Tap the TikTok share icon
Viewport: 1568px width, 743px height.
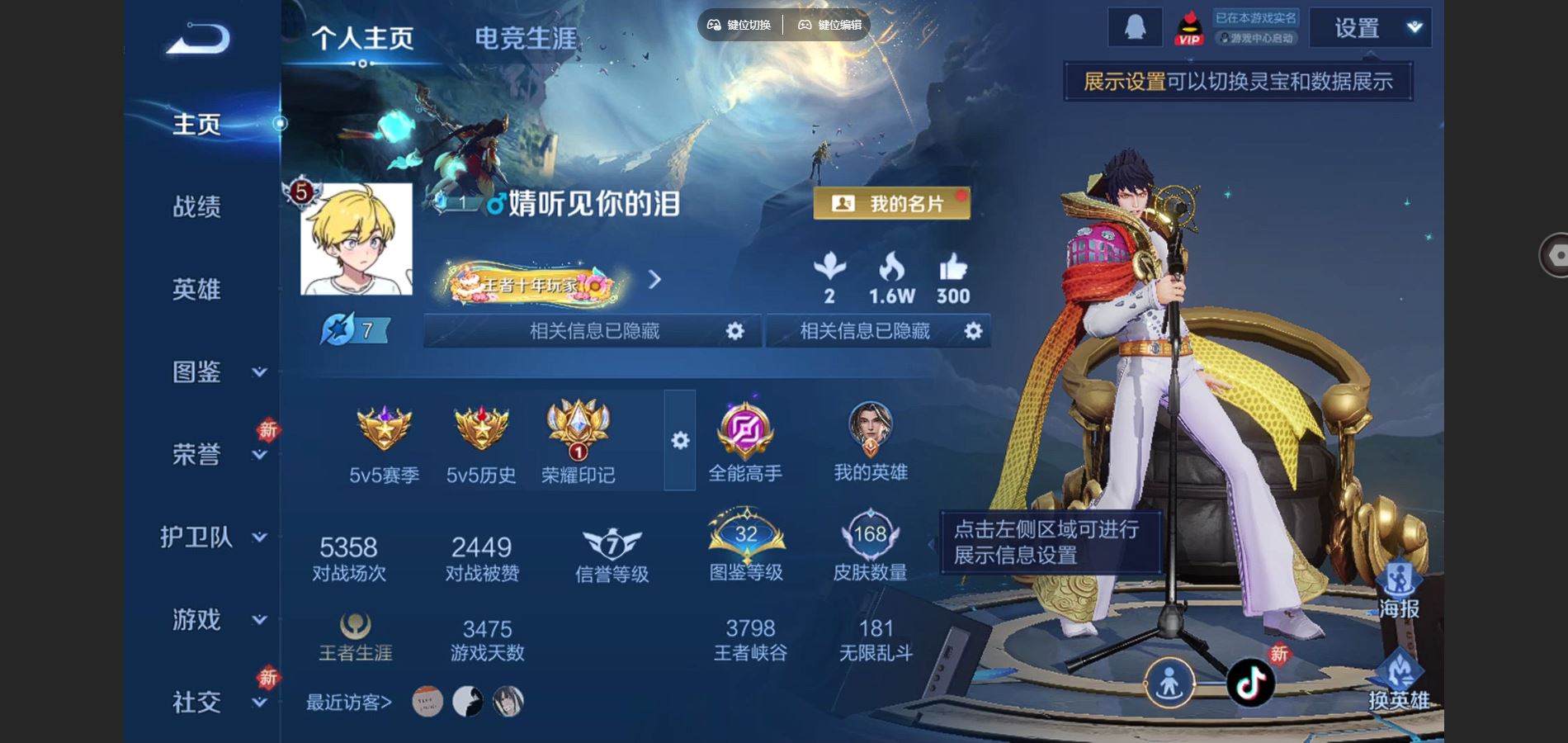click(1249, 683)
